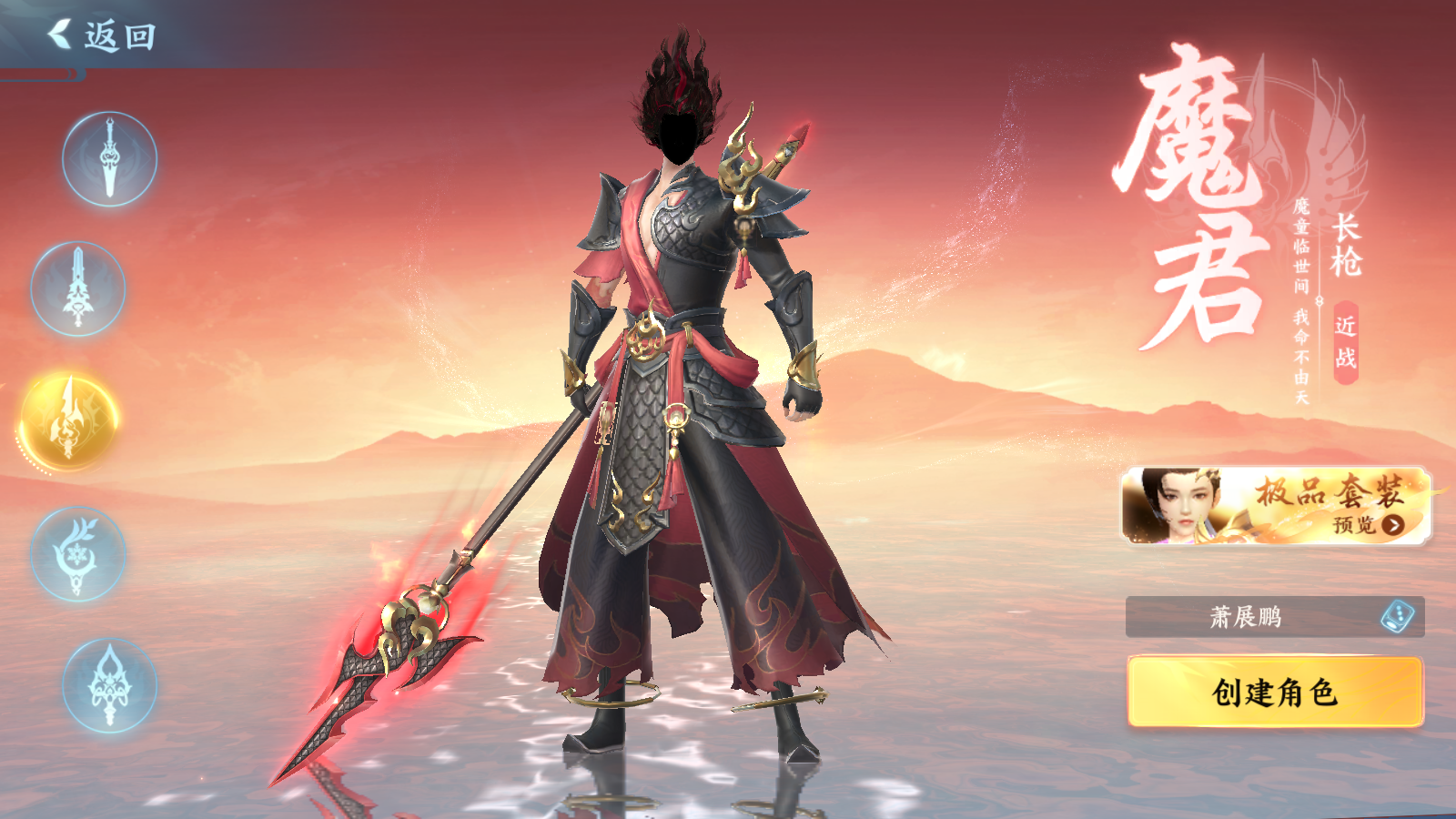This screenshot has height=819, width=1456.
Task: Randomize the name with the dice icon
Action: click(1397, 617)
